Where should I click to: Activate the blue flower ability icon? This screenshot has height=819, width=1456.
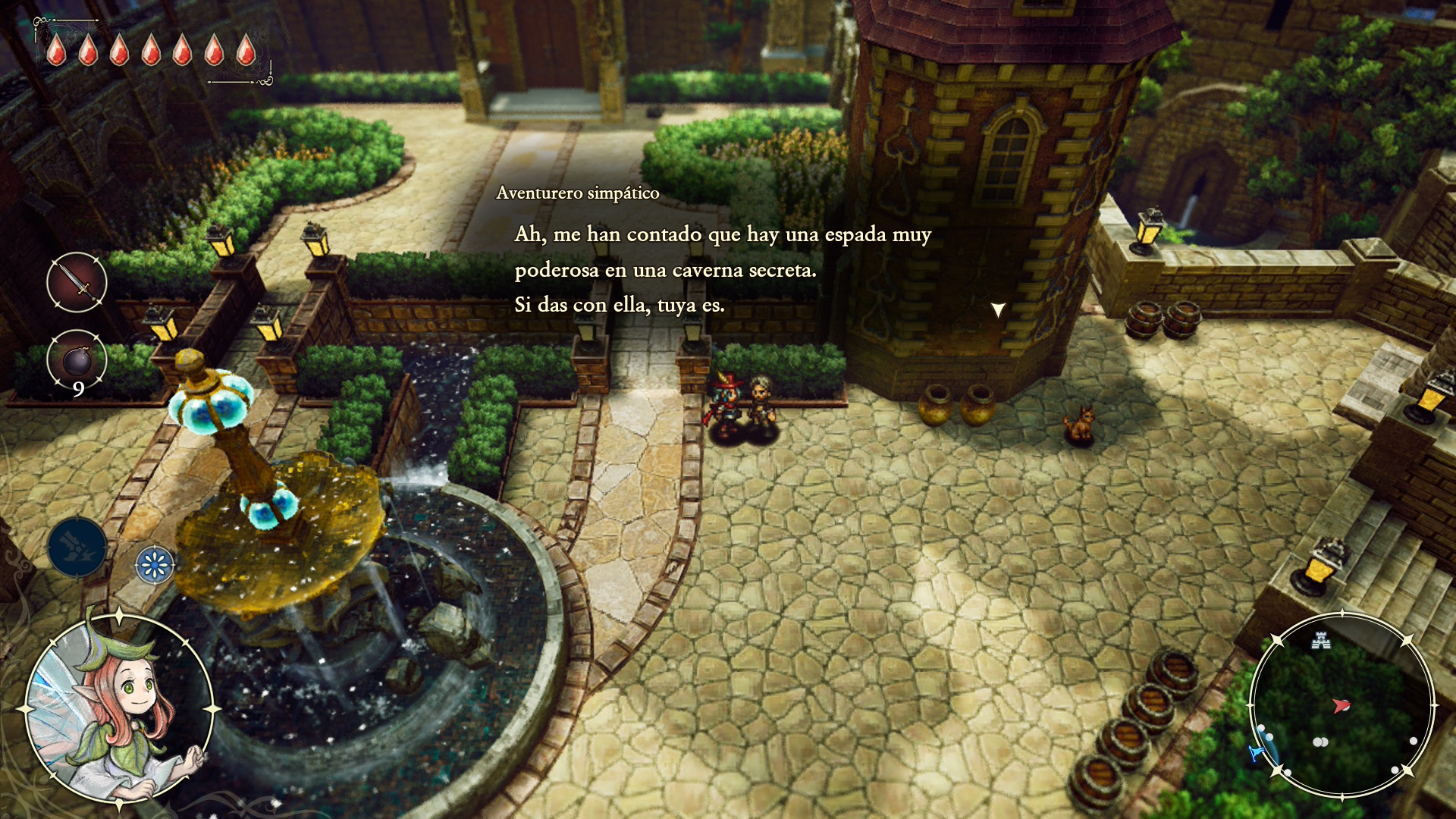pos(155,565)
